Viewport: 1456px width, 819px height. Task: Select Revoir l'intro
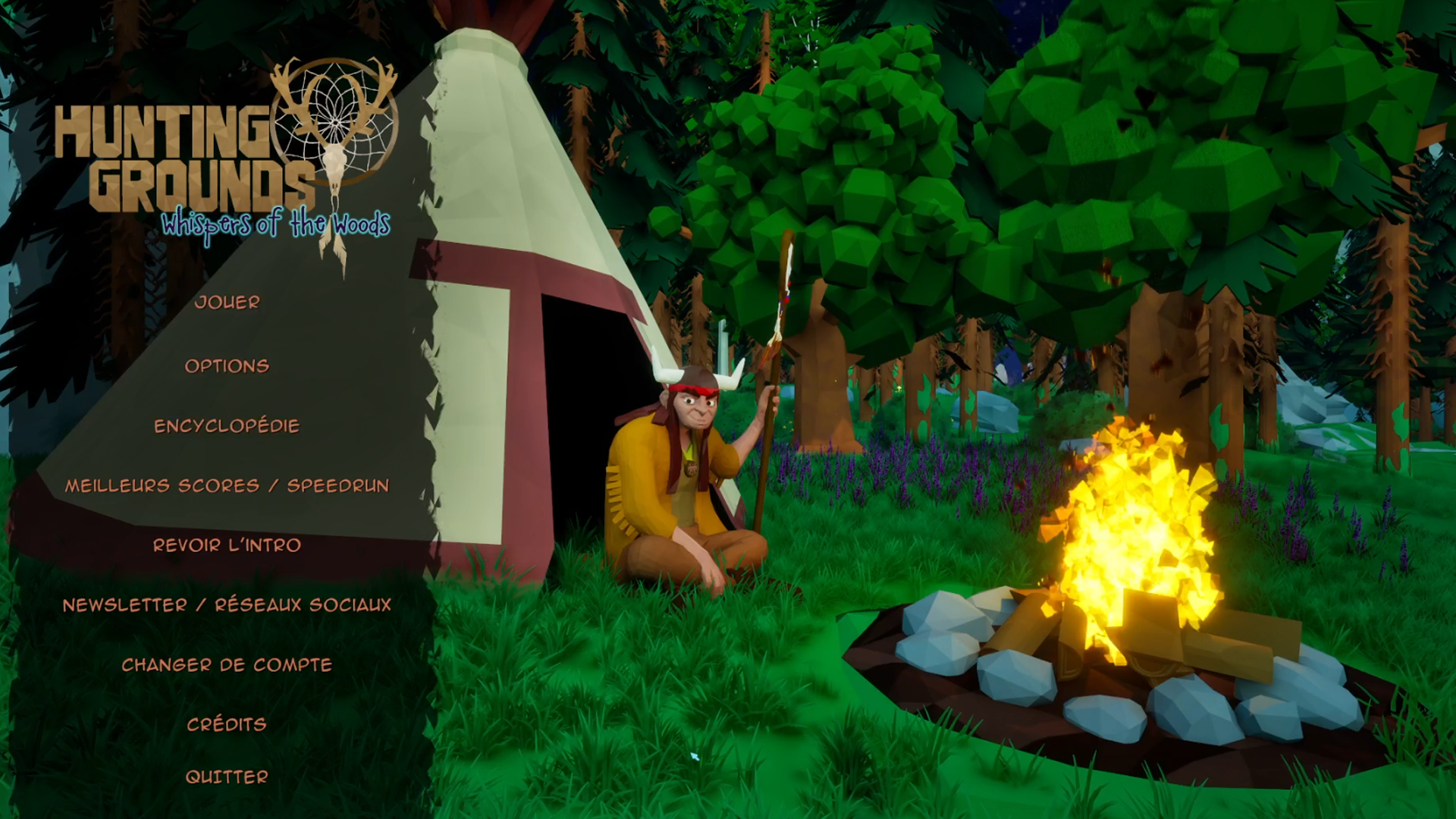click(227, 545)
